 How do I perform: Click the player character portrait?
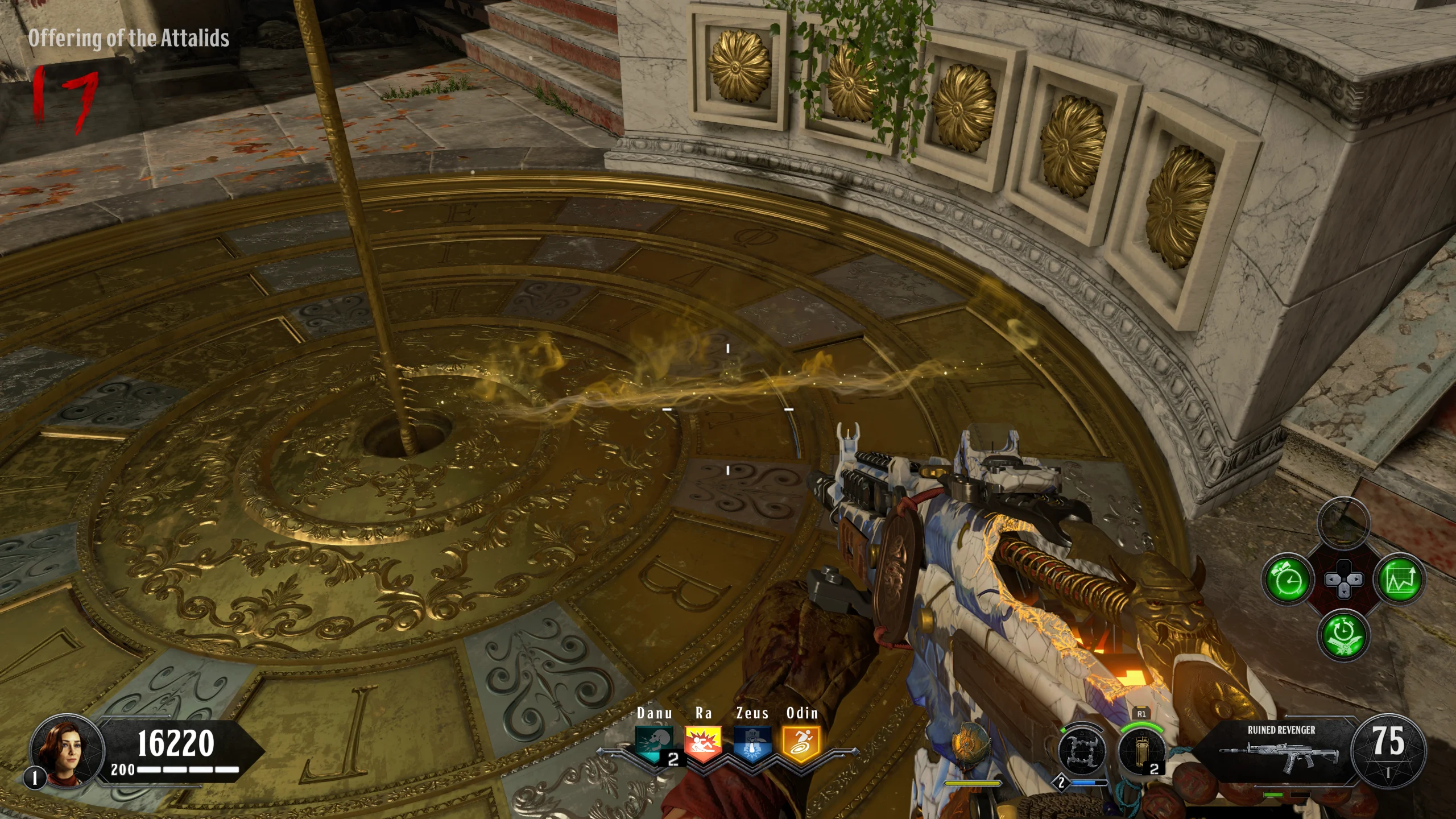67,748
